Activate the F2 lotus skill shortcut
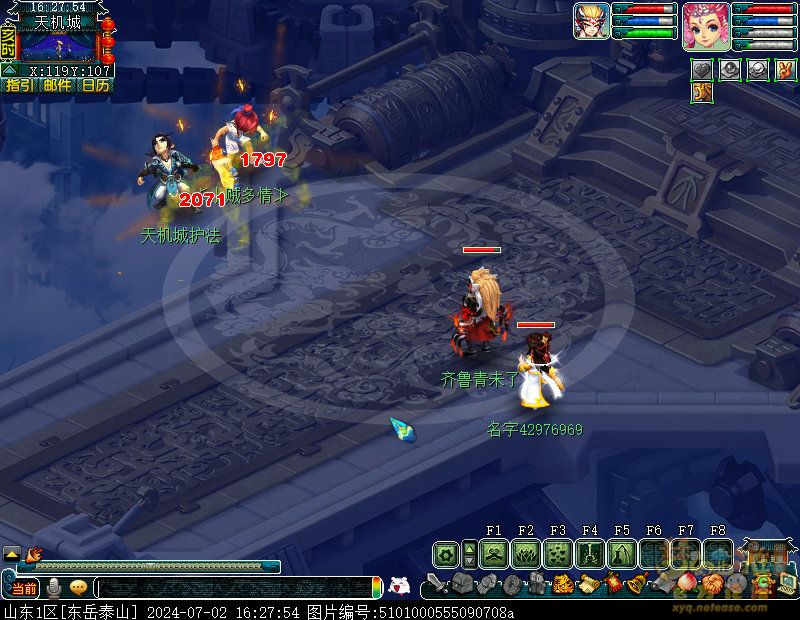The image size is (800, 620). (x=526, y=554)
